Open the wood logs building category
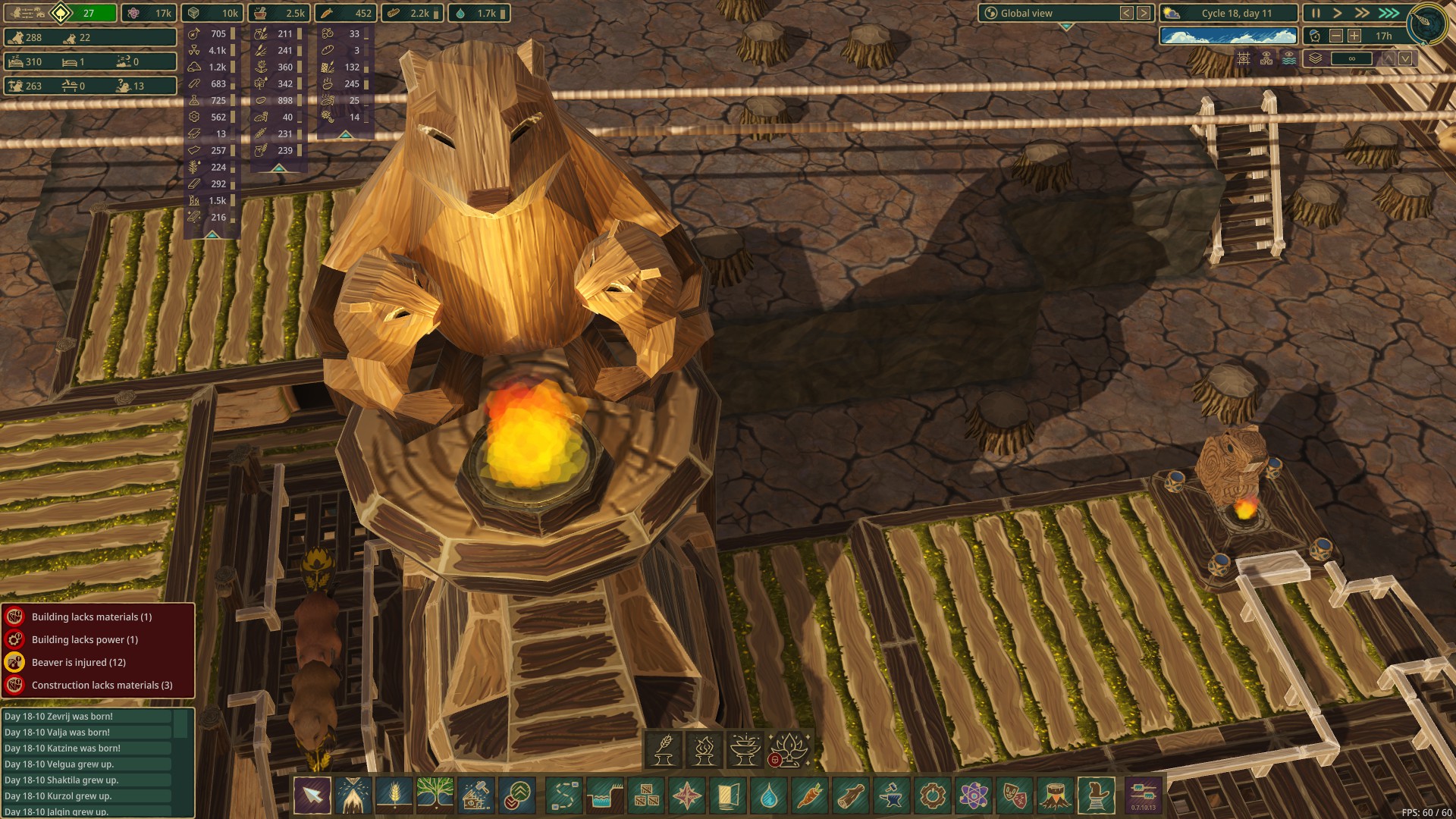 point(850,795)
